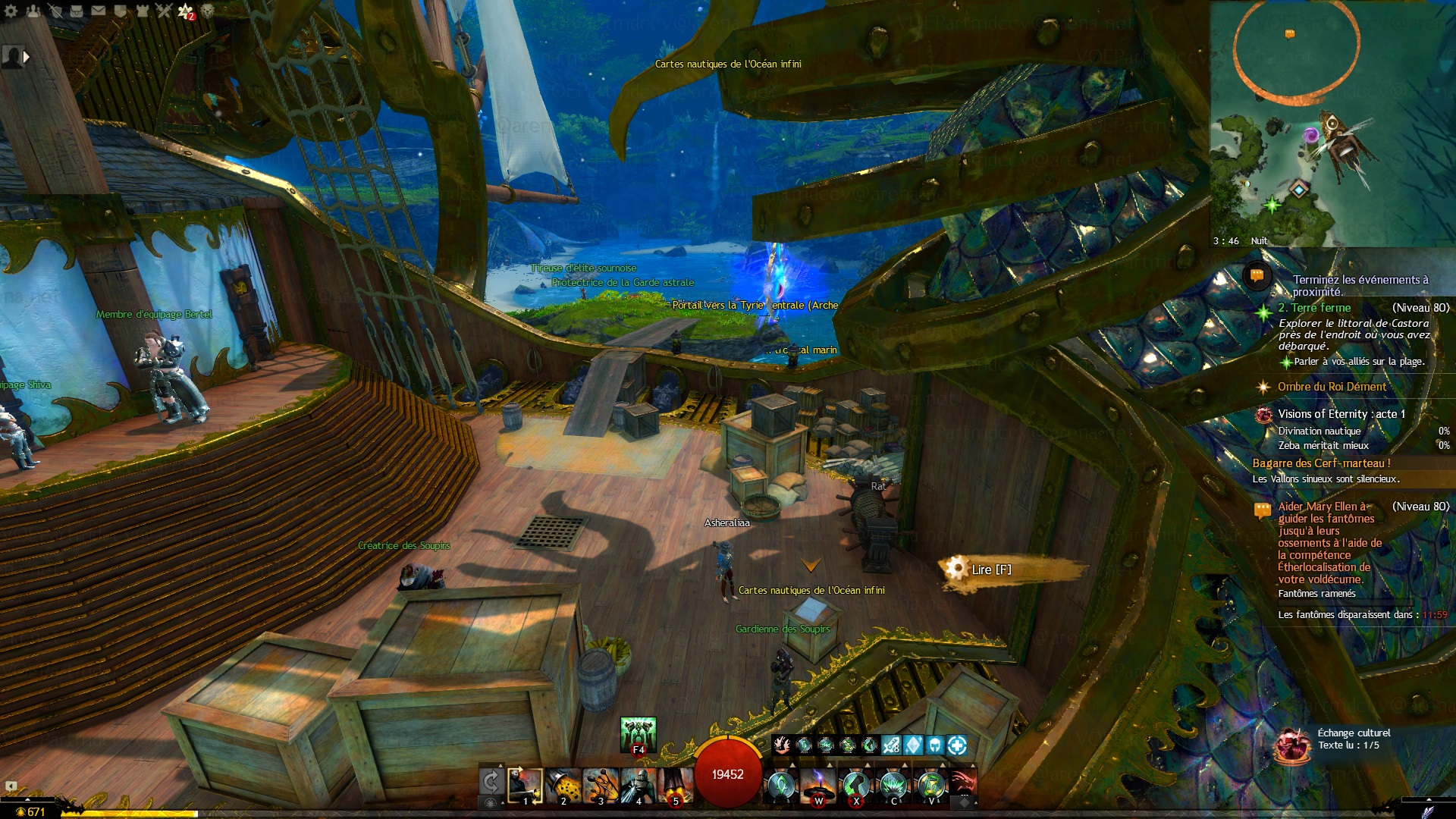Open the inventory bag icon
The image size is (1456, 819).
click(x=77, y=11)
